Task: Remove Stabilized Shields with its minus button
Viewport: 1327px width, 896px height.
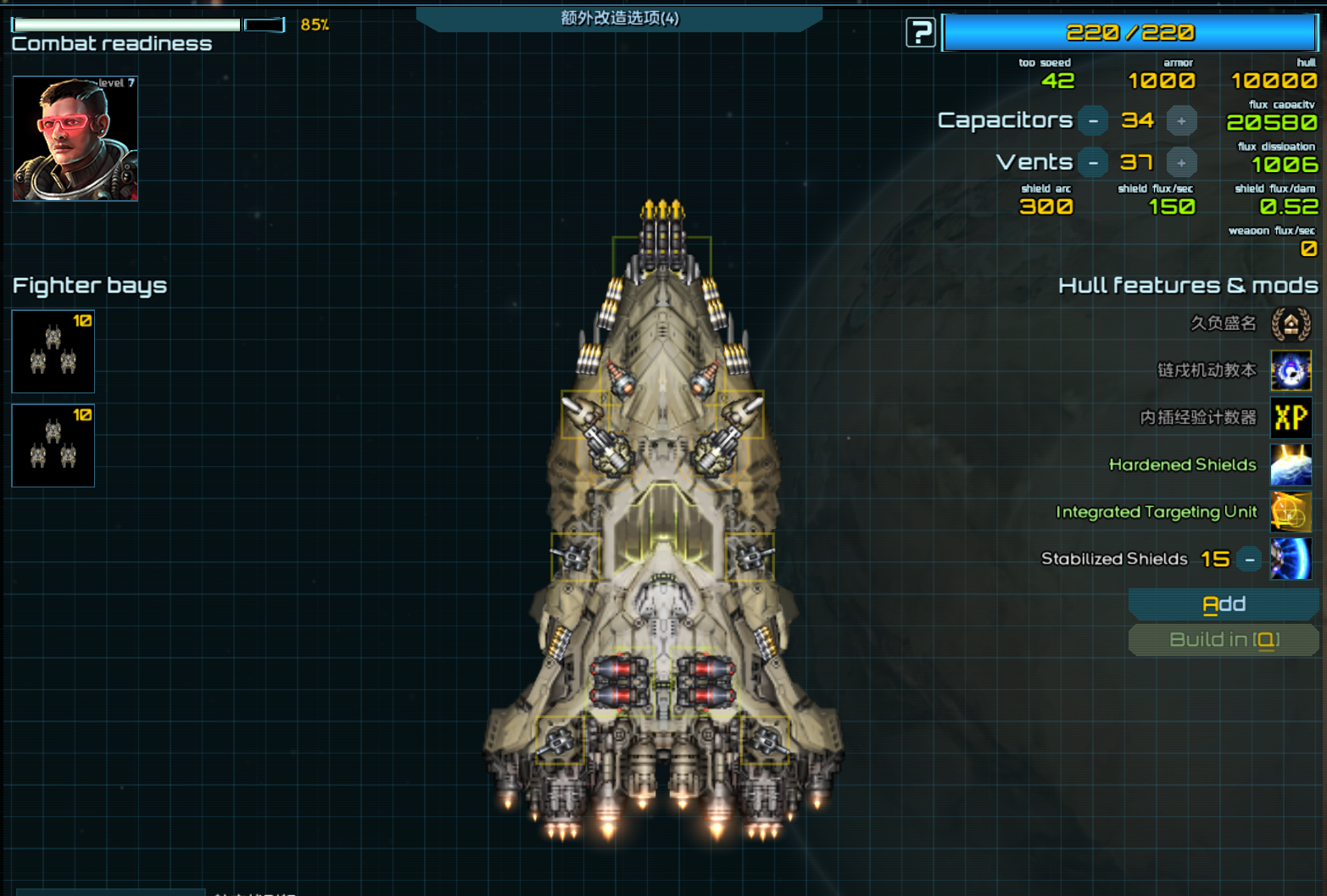Action: (x=1249, y=559)
